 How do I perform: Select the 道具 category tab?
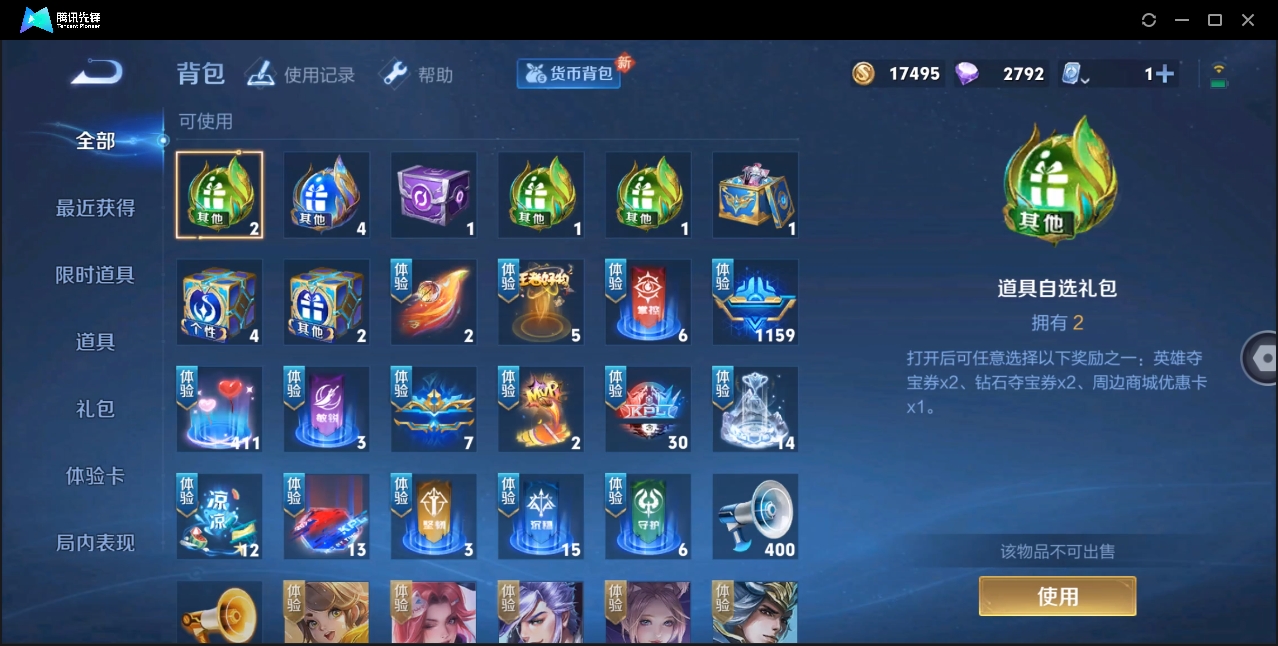pos(95,342)
